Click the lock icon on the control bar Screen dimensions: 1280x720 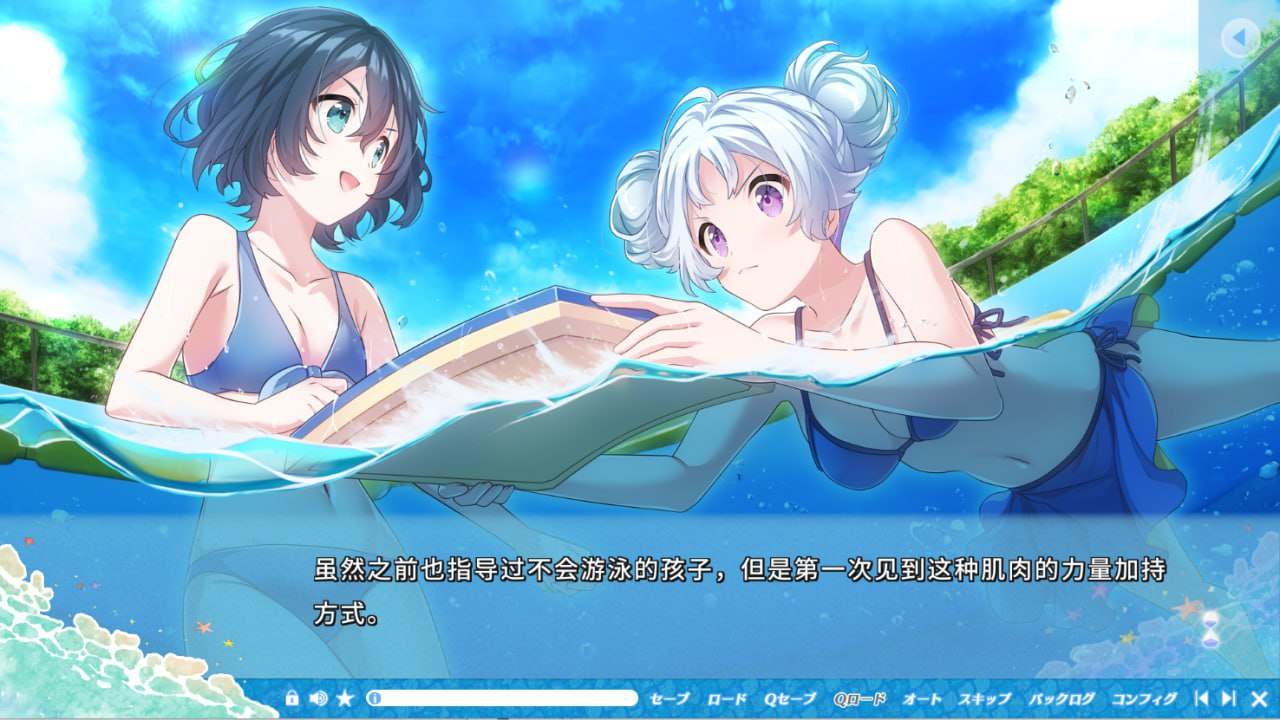coord(292,698)
